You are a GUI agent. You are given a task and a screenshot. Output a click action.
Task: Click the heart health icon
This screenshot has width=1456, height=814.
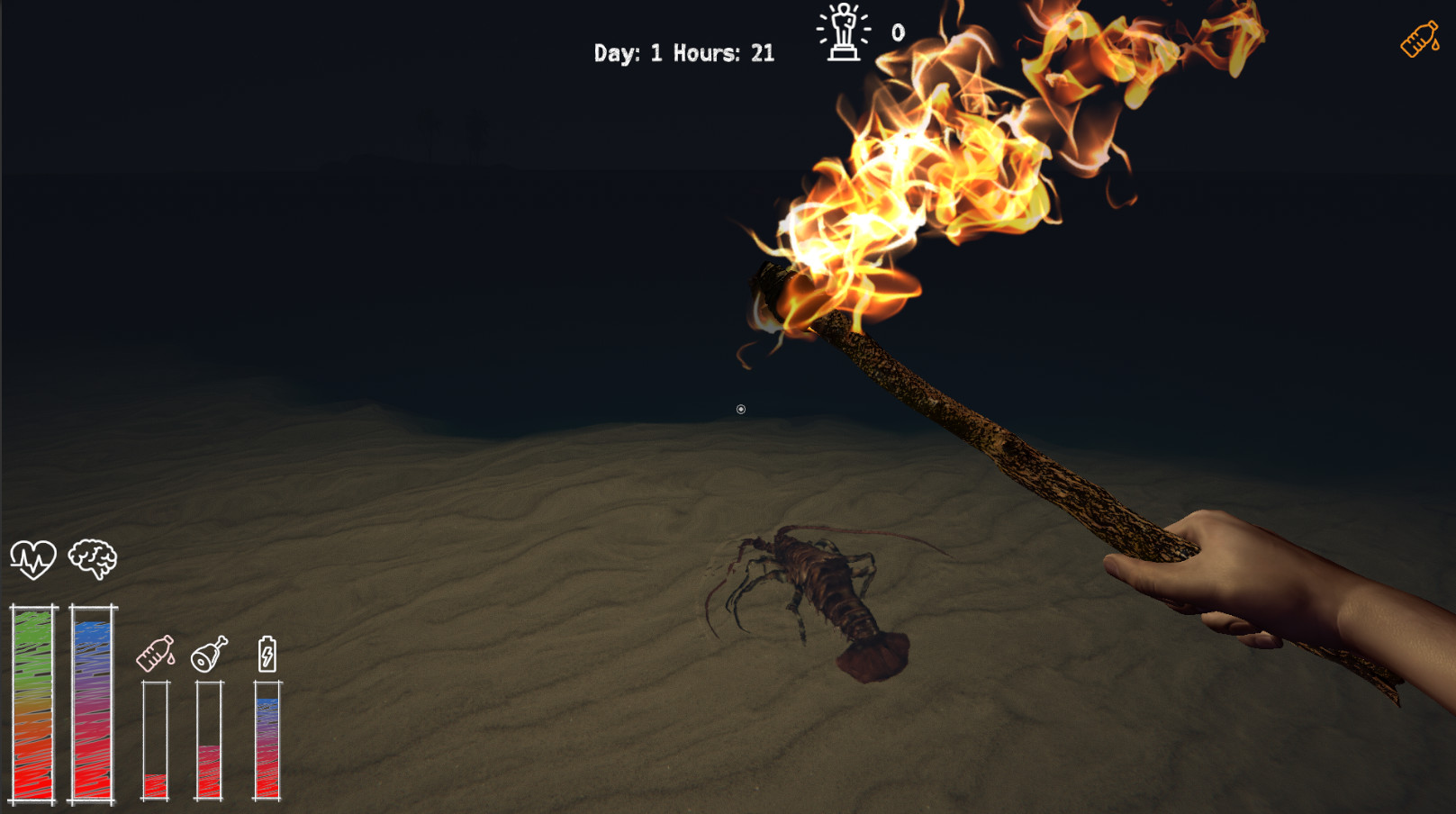(x=33, y=559)
